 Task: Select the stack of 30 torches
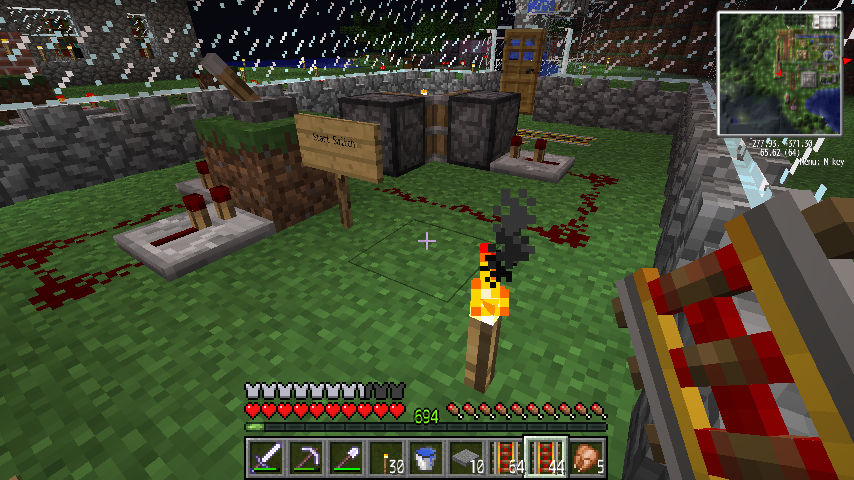coord(385,458)
